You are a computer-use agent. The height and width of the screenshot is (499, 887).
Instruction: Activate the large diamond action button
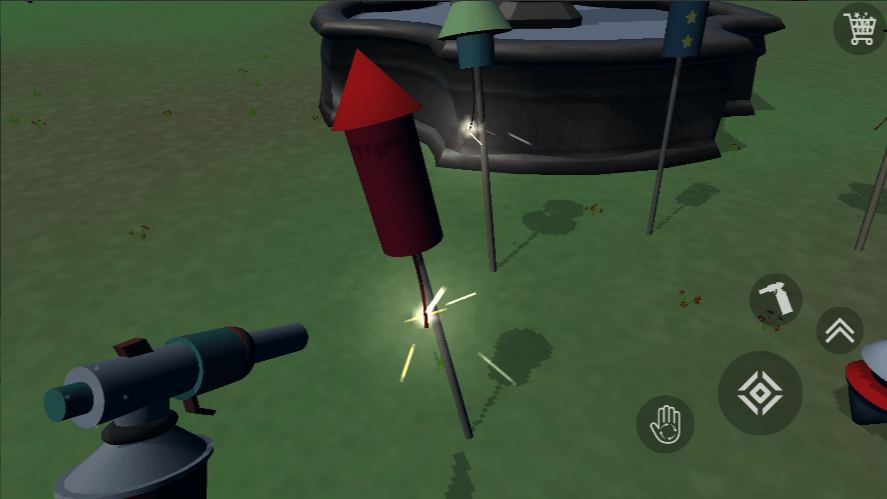pos(760,393)
